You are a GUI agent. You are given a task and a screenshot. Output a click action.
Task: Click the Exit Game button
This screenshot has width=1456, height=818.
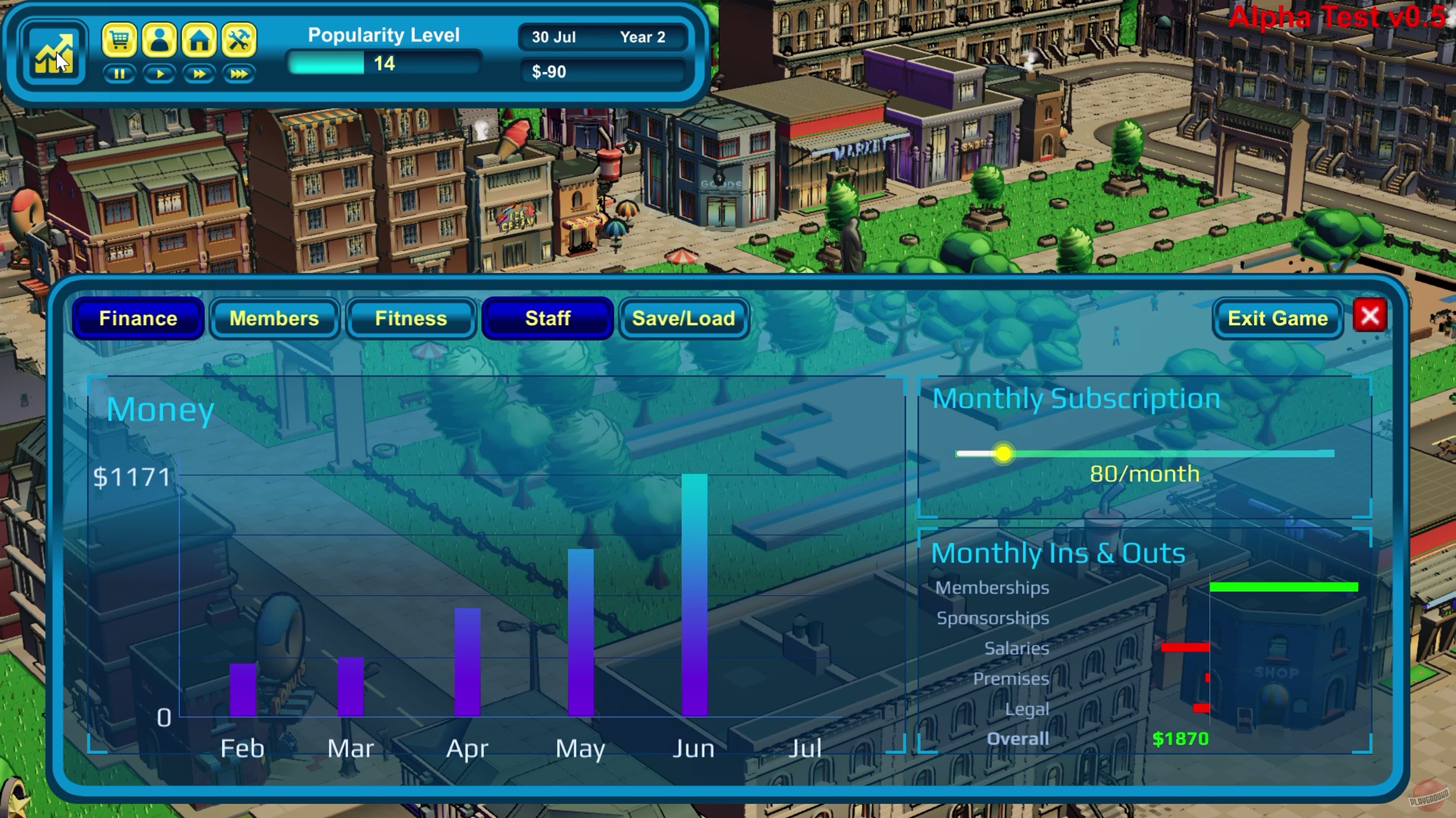pos(1278,319)
